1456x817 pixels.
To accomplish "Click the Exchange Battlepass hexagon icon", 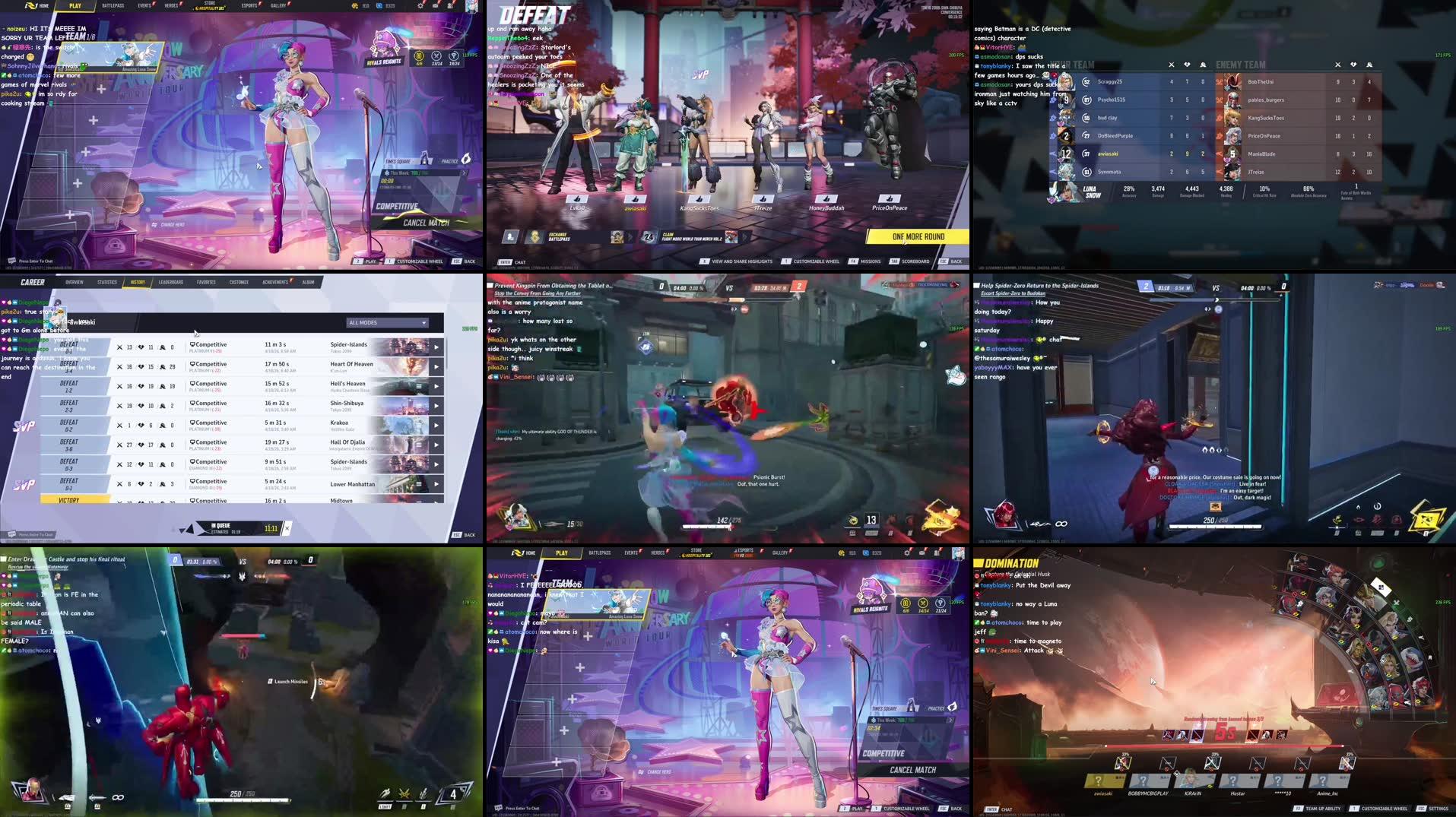I will [535, 236].
